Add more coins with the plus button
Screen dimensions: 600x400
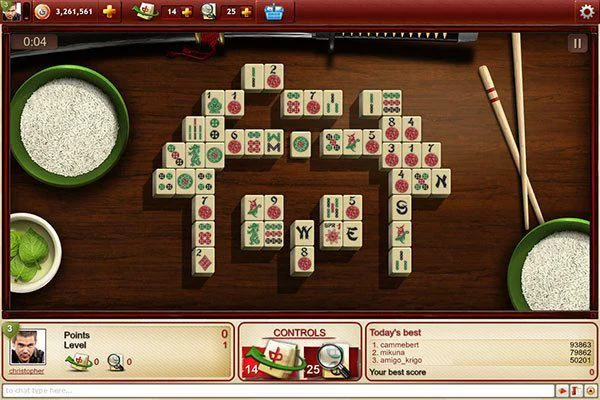pyautogui.click(x=109, y=11)
